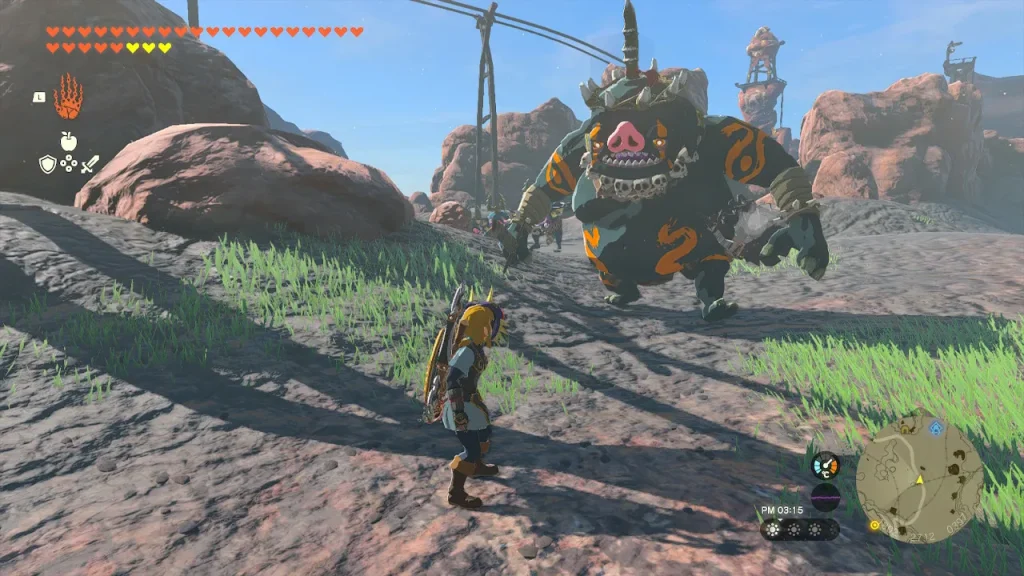Select the apple material shortcut icon
Screen dimensions: 1024x576
68,140
